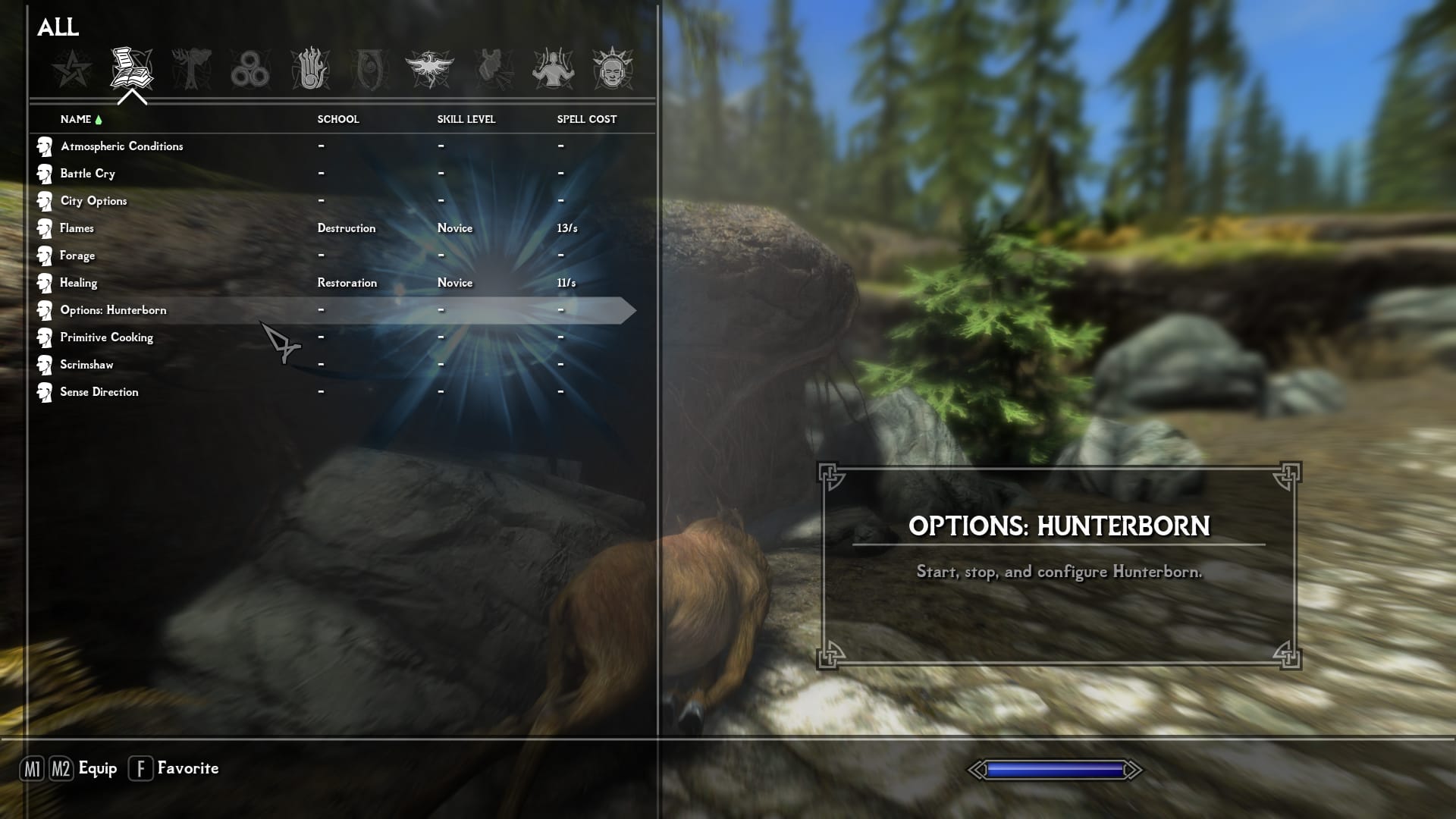Pick the Flames destruction spell
Screen dimensions: 1456x819
(x=77, y=228)
